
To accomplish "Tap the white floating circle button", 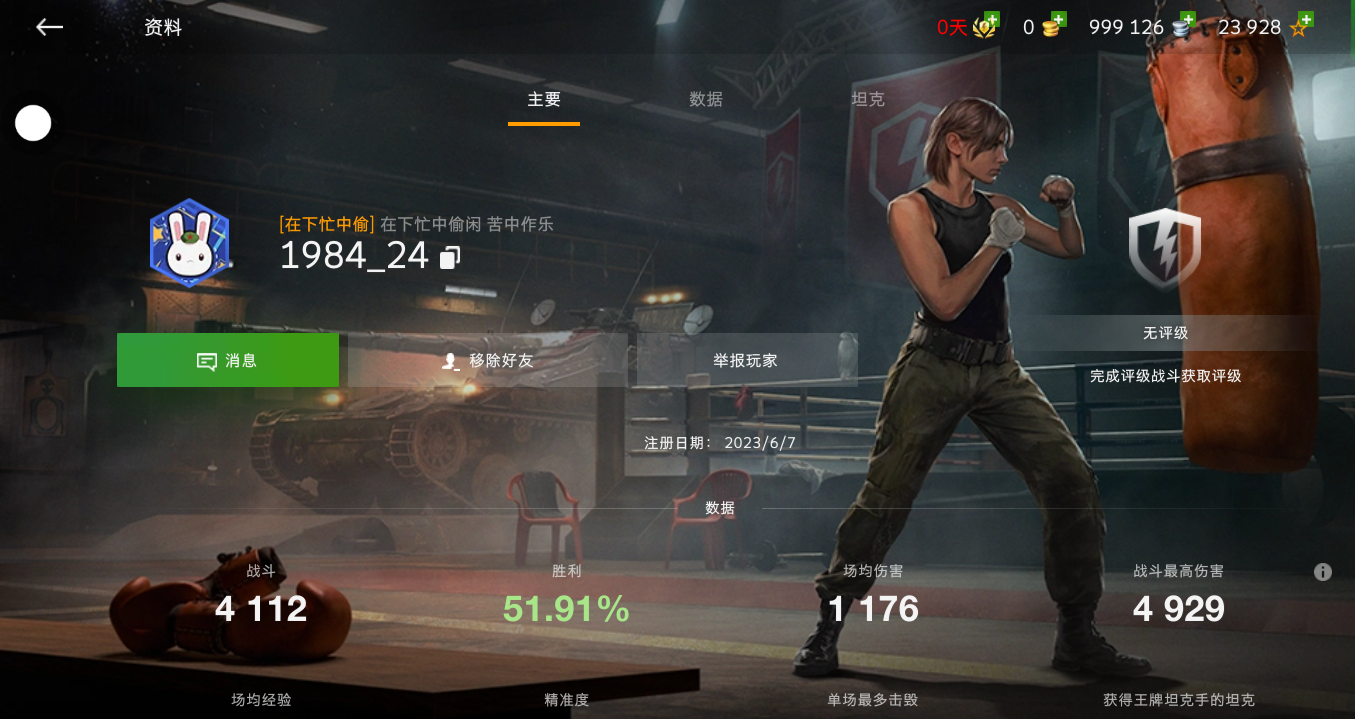I will (x=33, y=123).
